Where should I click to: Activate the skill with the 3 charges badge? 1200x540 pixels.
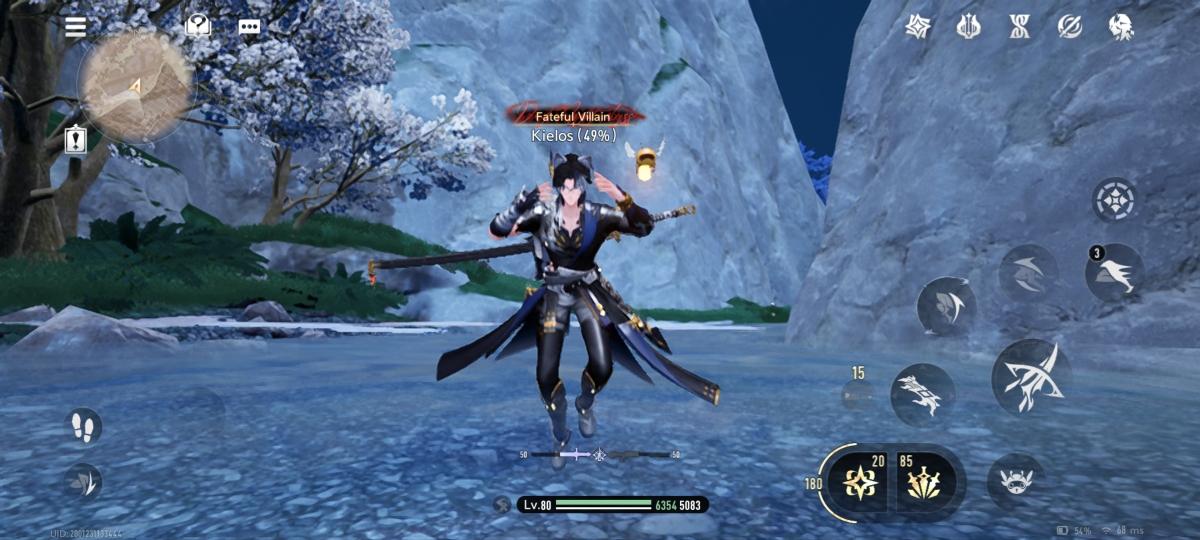coord(1115,274)
